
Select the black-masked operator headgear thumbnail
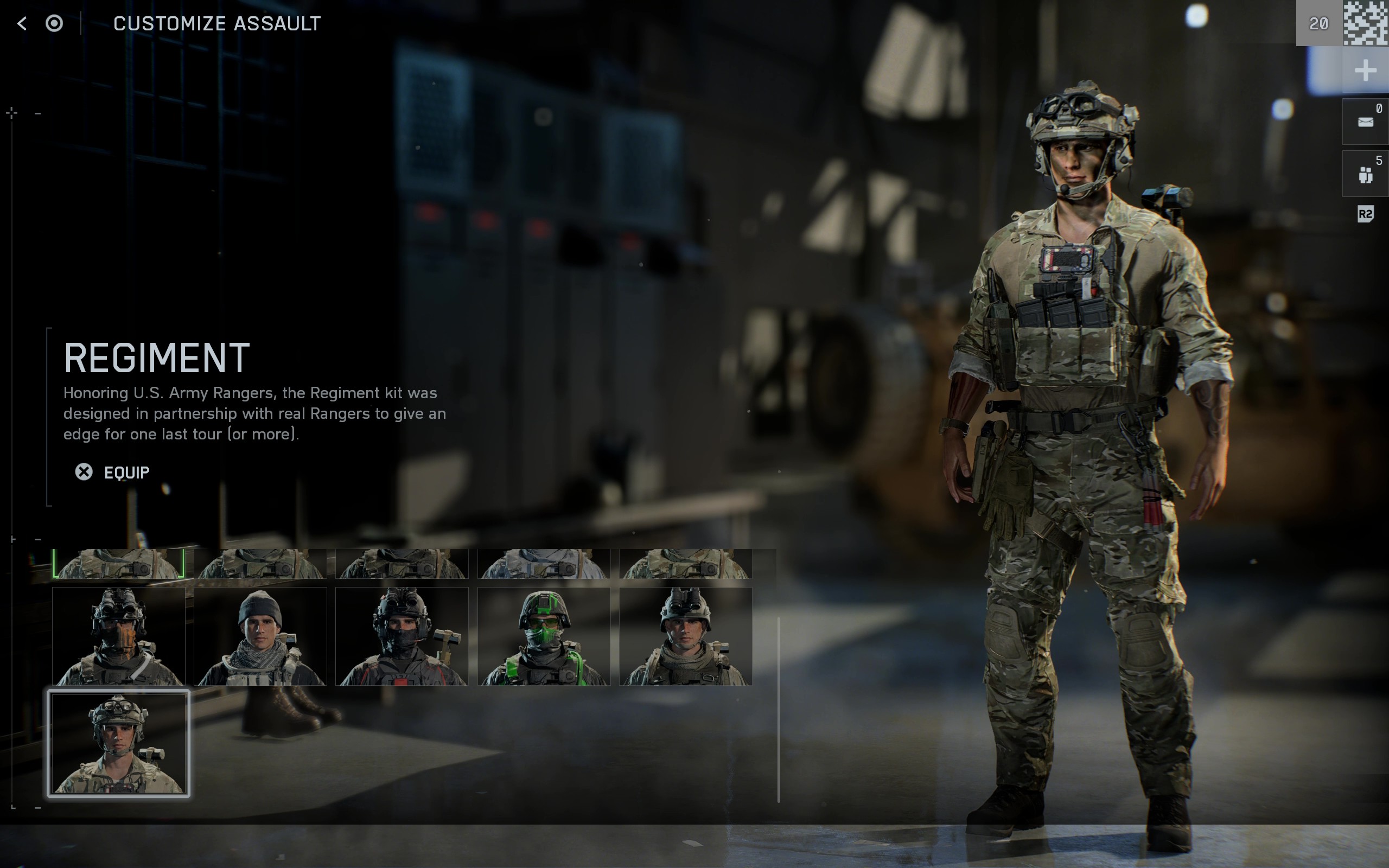(403, 635)
